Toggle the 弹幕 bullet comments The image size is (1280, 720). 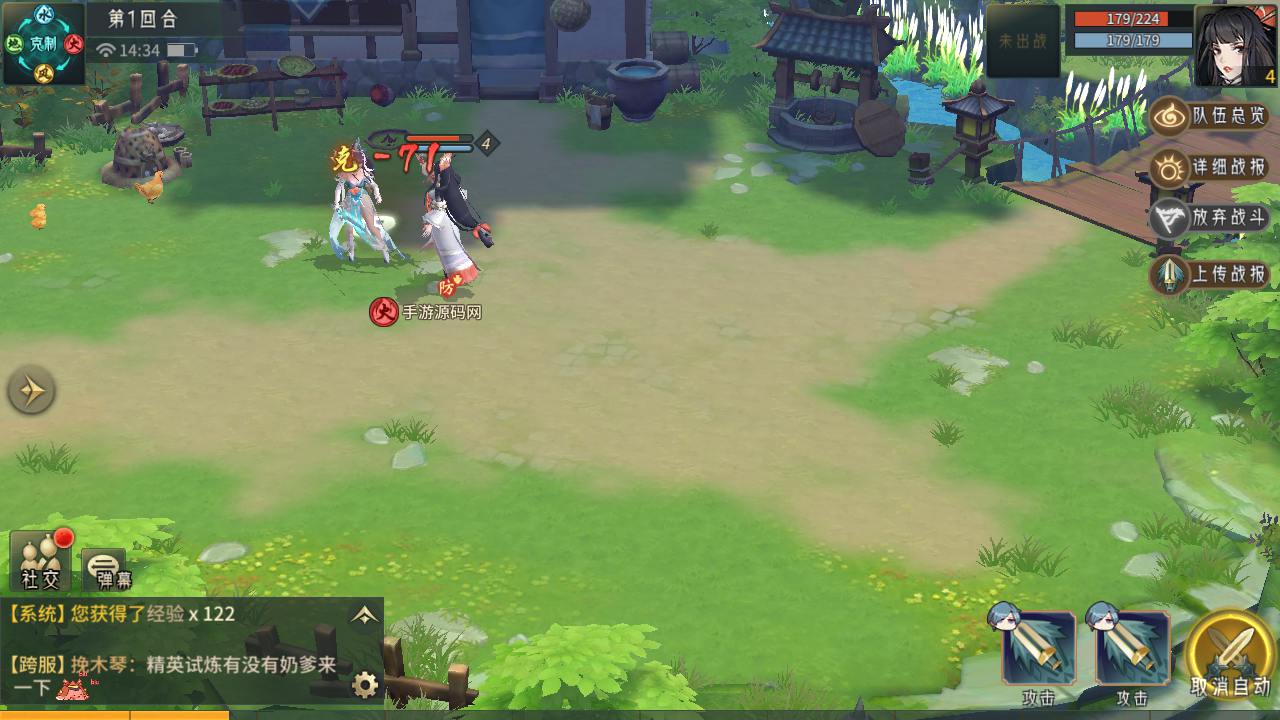[104, 569]
